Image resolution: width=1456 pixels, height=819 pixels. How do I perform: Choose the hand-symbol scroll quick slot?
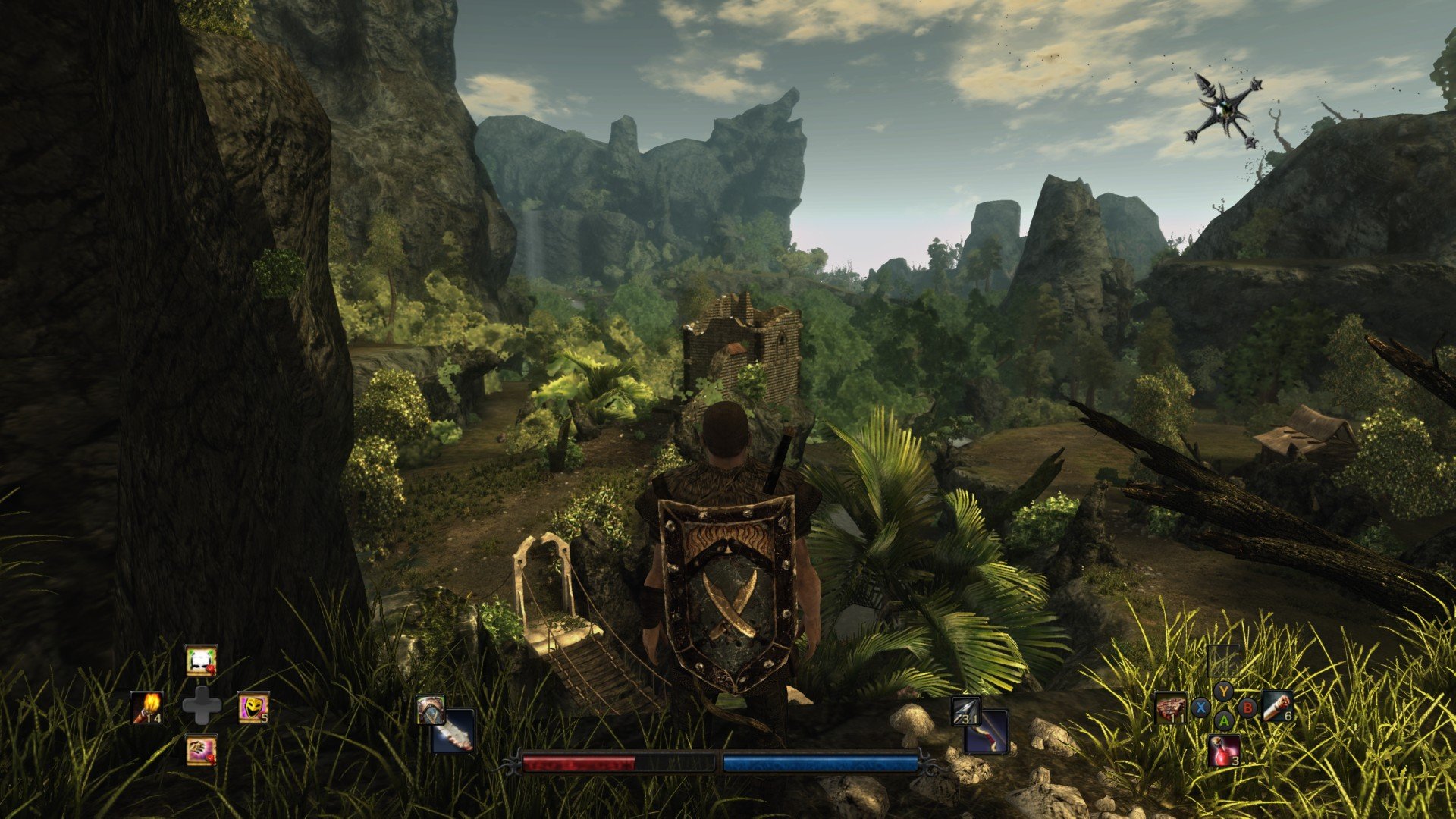click(201, 750)
